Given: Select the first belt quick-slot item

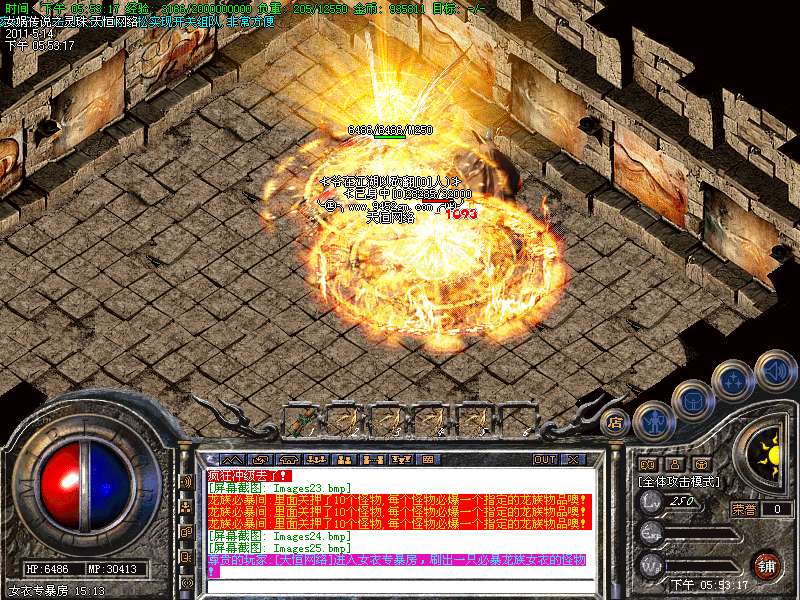Looking at the screenshot, I should [x=302, y=418].
